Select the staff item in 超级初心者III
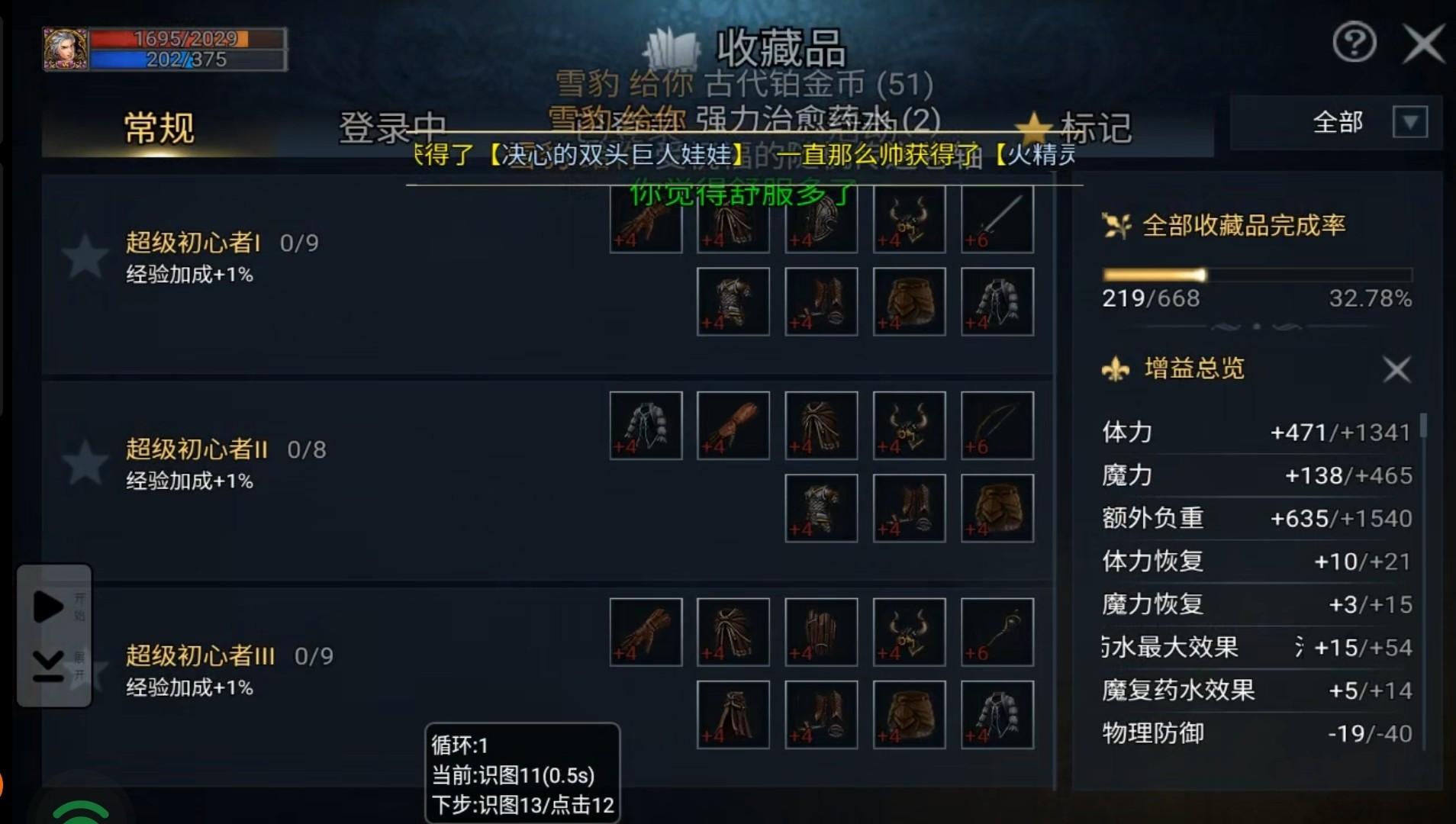 pos(997,632)
